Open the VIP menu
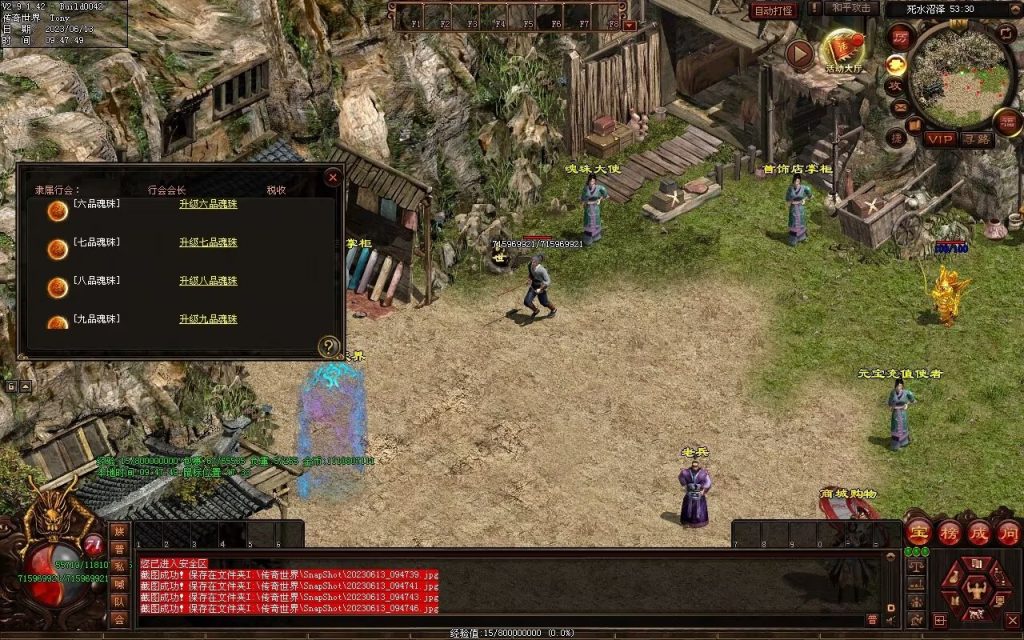 click(940, 139)
